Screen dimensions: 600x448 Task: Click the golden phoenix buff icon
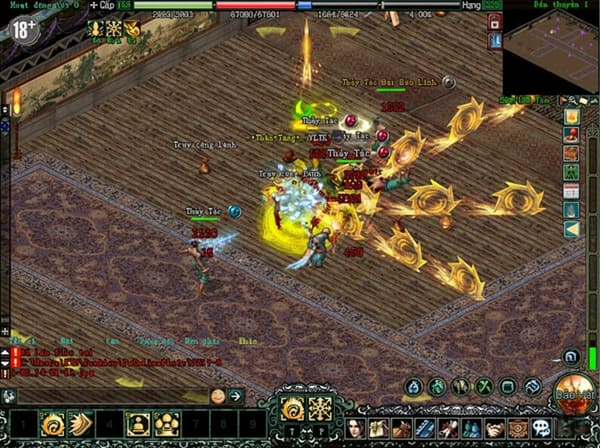point(131,27)
